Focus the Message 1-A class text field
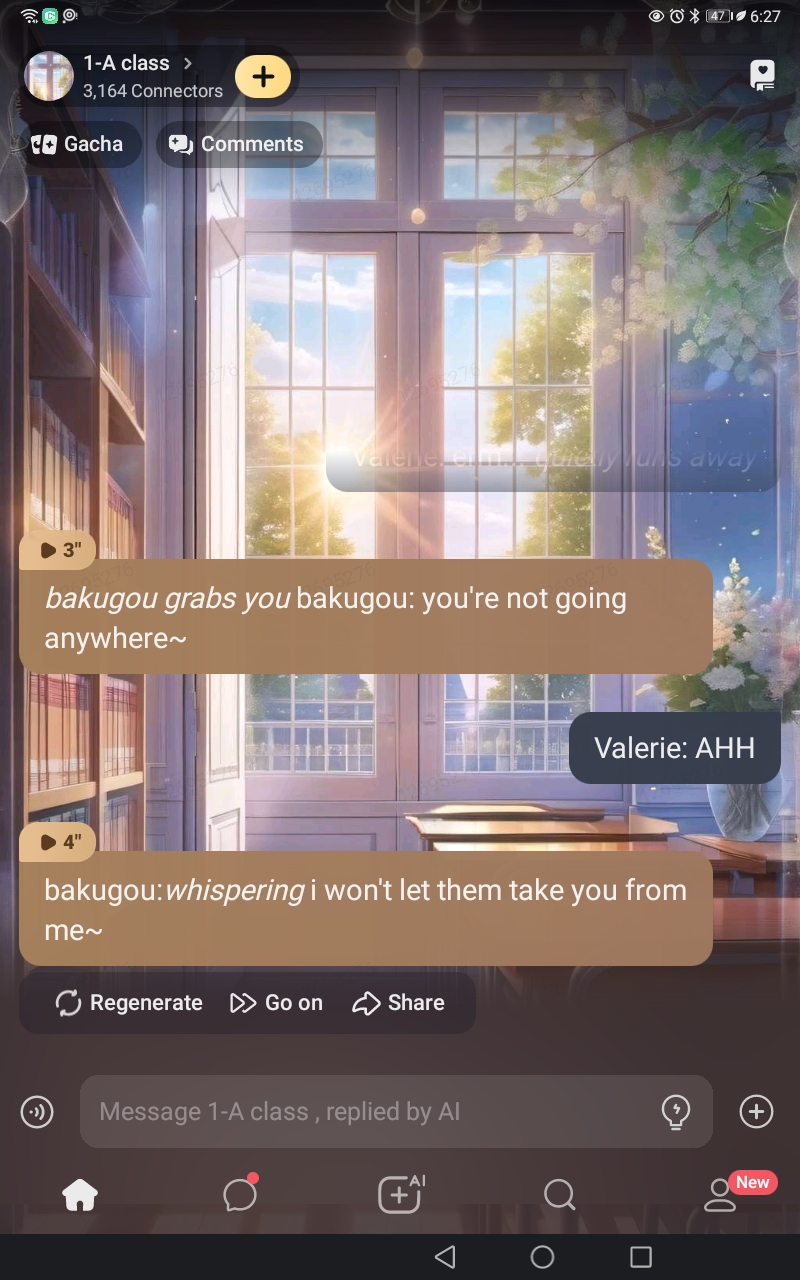 pos(370,1111)
